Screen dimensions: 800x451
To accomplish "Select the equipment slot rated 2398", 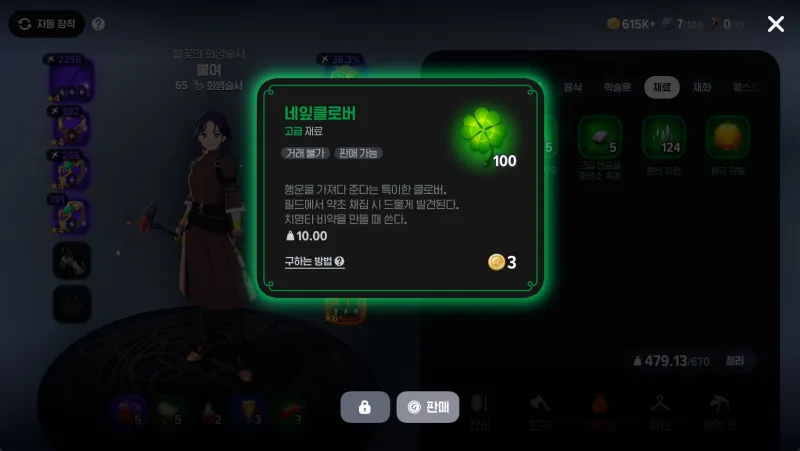I will pos(70,78).
